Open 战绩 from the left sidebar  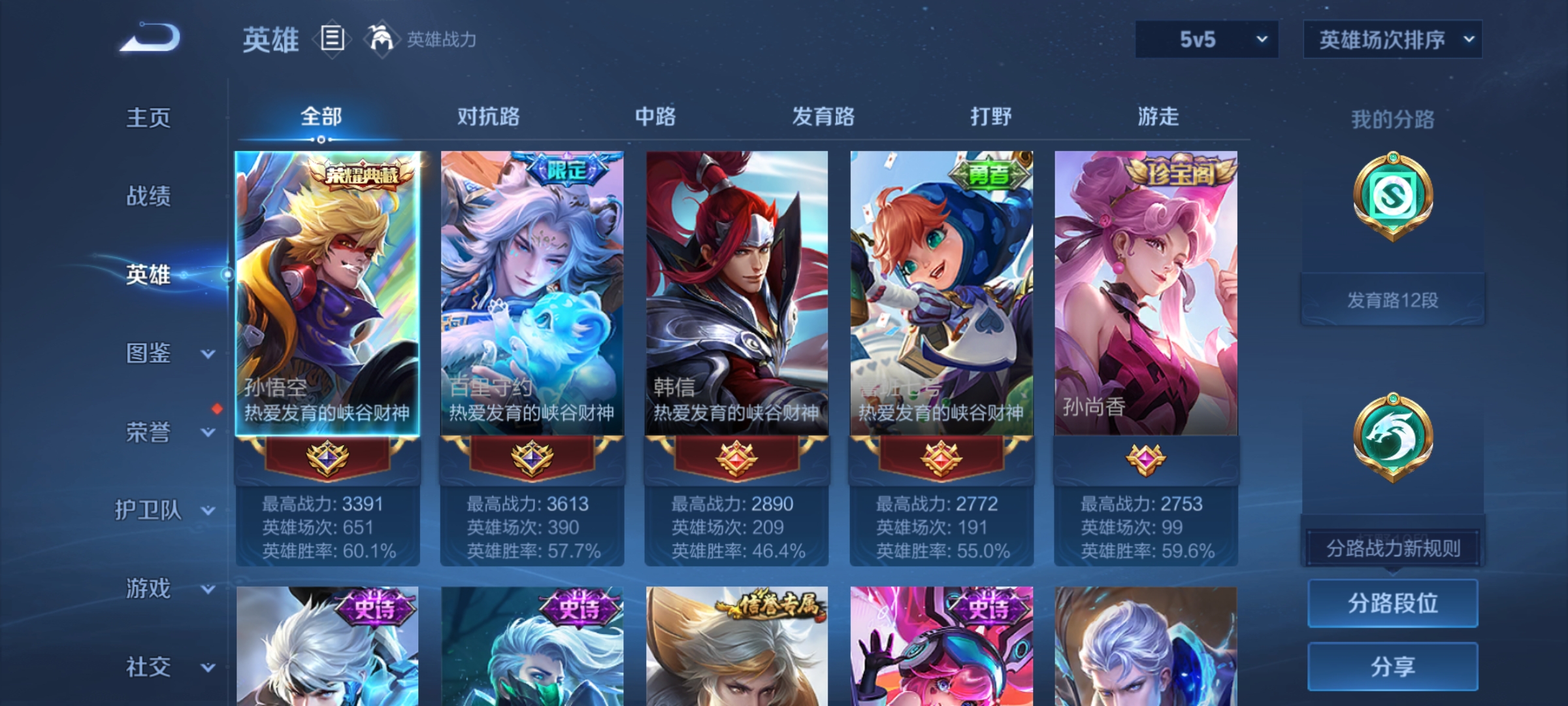click(150, 196)
